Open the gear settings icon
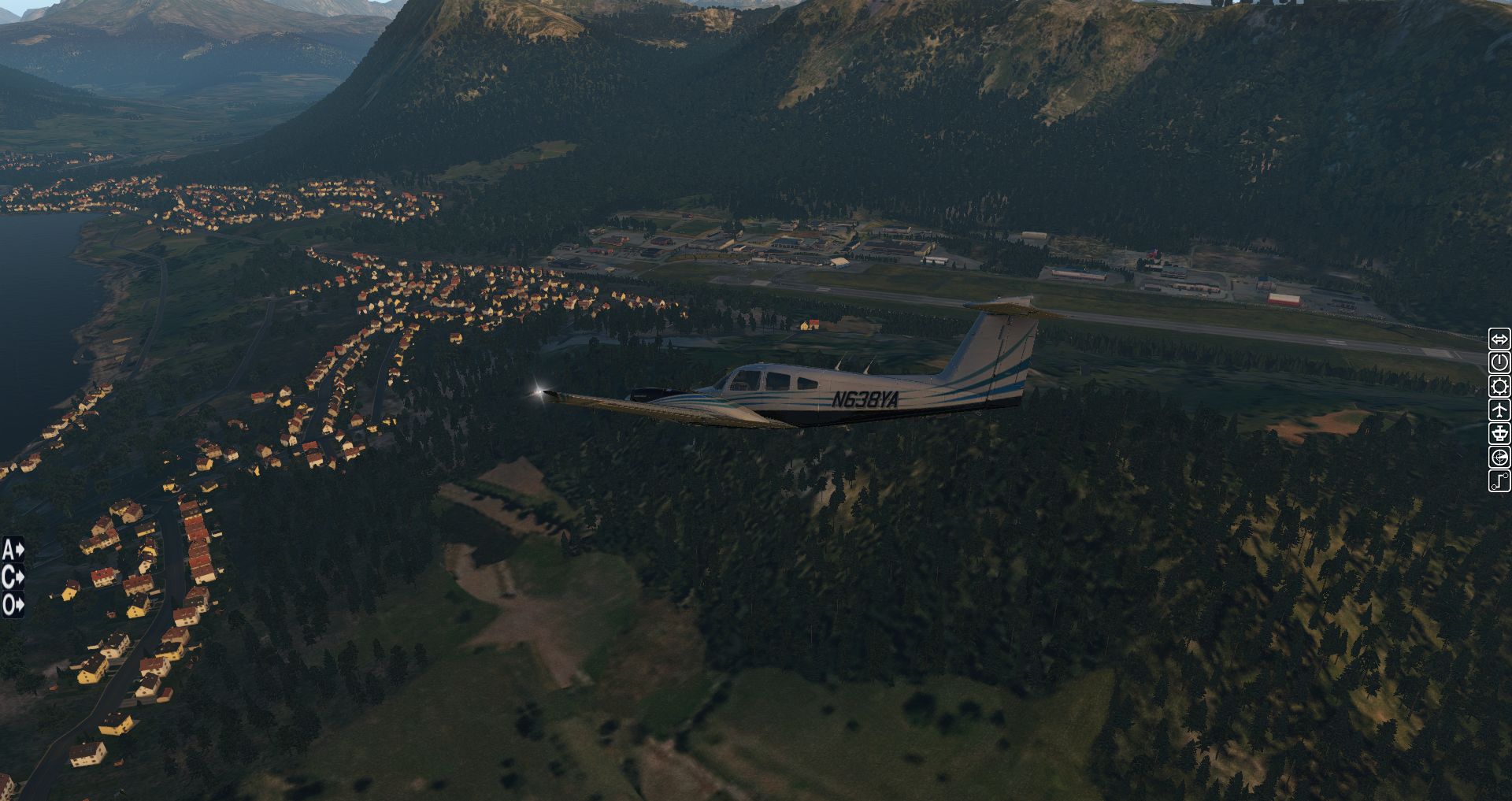 [1499, 386]
